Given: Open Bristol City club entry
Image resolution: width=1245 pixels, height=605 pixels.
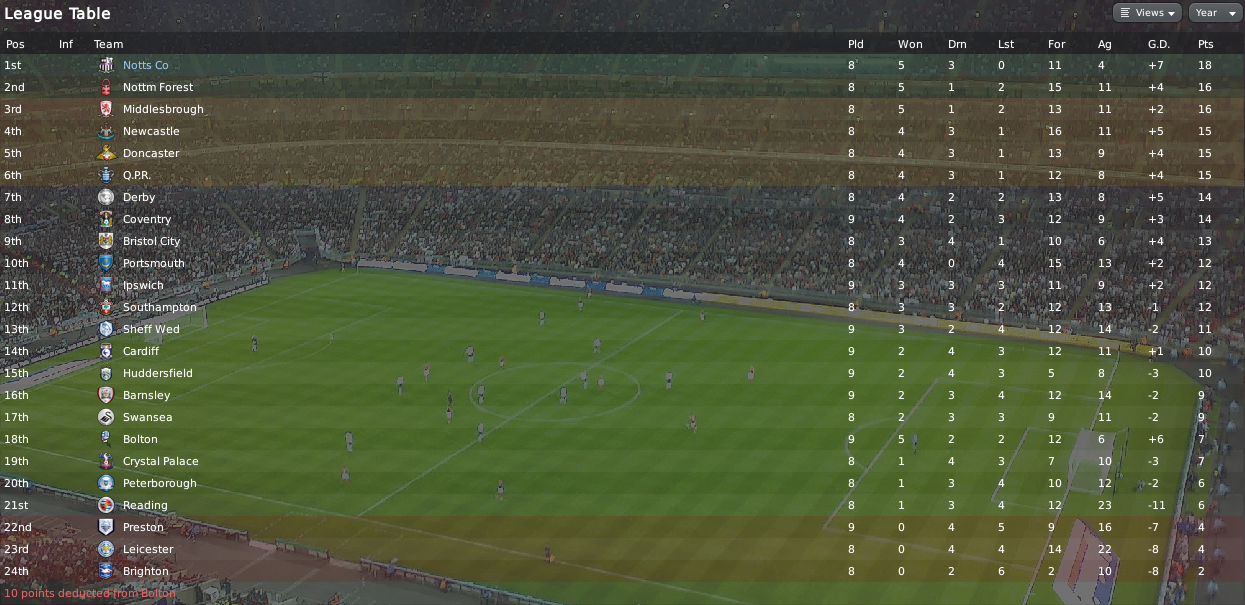Looking at the screenshot, I should 151,241.
